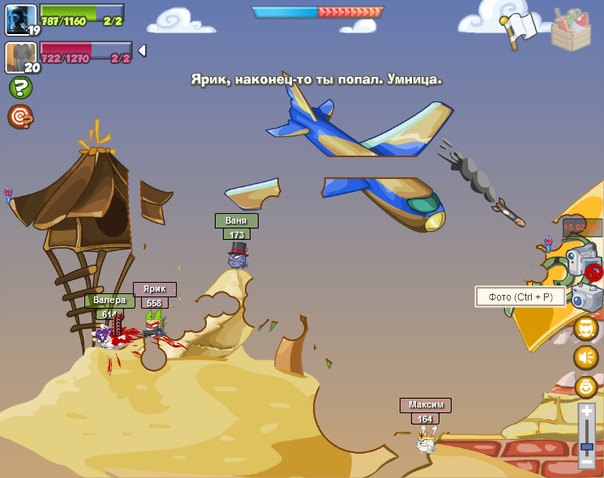Open the weapons crate

click(x=572, y=26)
